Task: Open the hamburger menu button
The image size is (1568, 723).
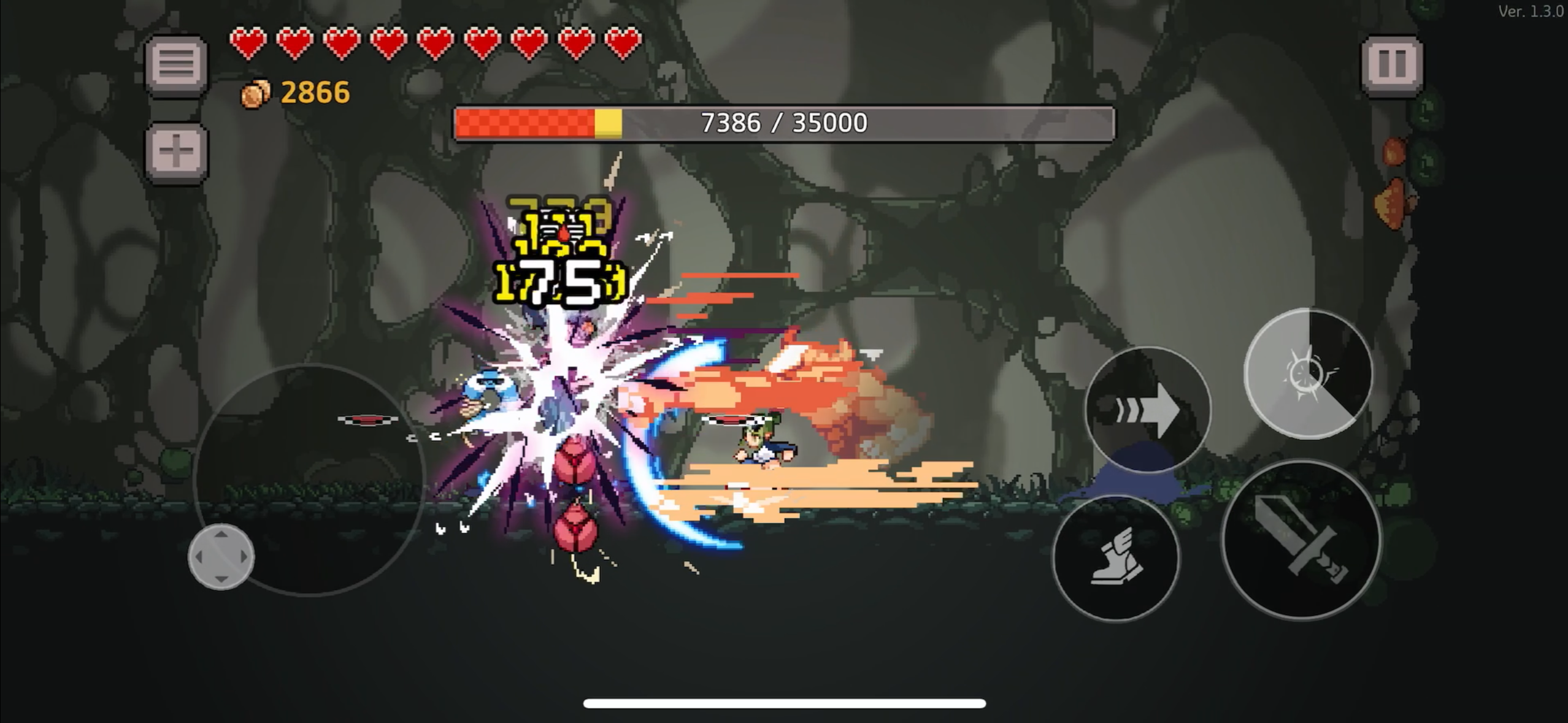Action: pyautogui.click(x=176, y=64)
